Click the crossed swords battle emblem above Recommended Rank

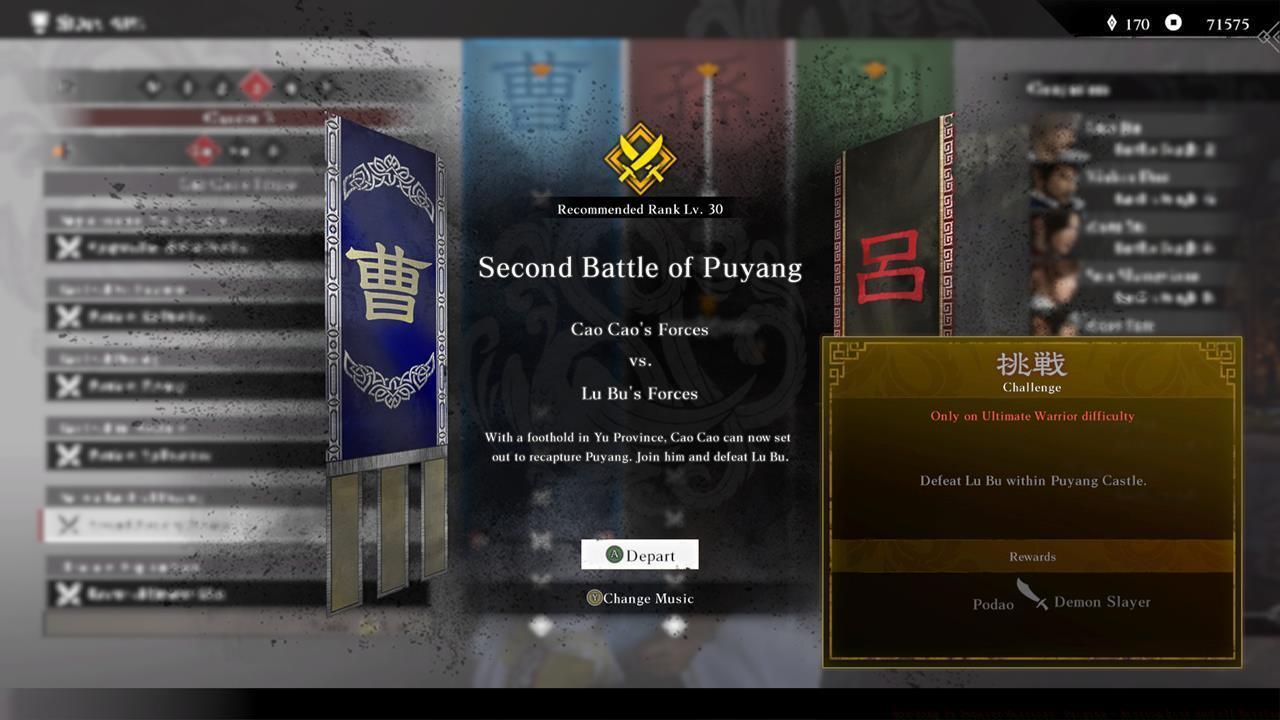pyautogui.click(x=640, y=157)
